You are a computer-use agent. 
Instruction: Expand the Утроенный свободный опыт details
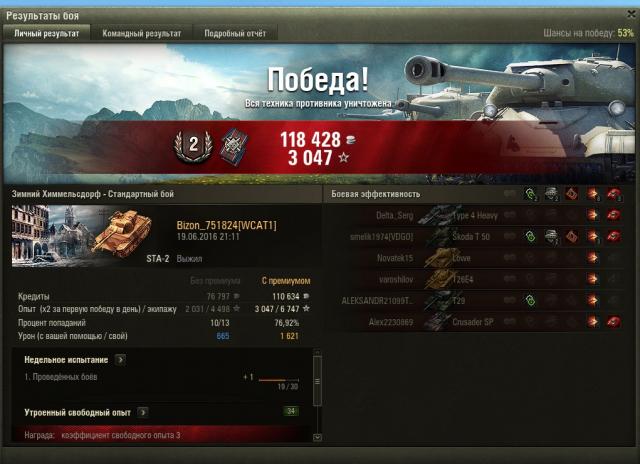coord(142,412)
